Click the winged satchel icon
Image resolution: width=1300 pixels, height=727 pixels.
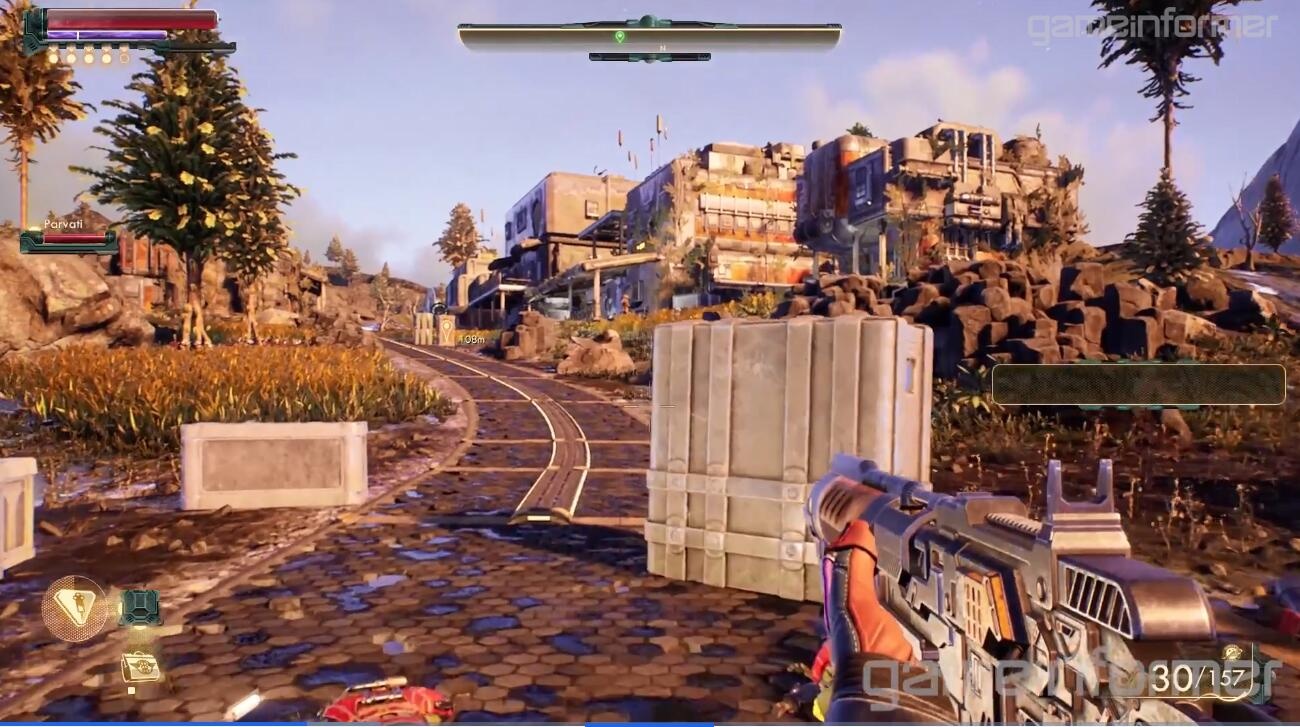[x=140, y=667]
